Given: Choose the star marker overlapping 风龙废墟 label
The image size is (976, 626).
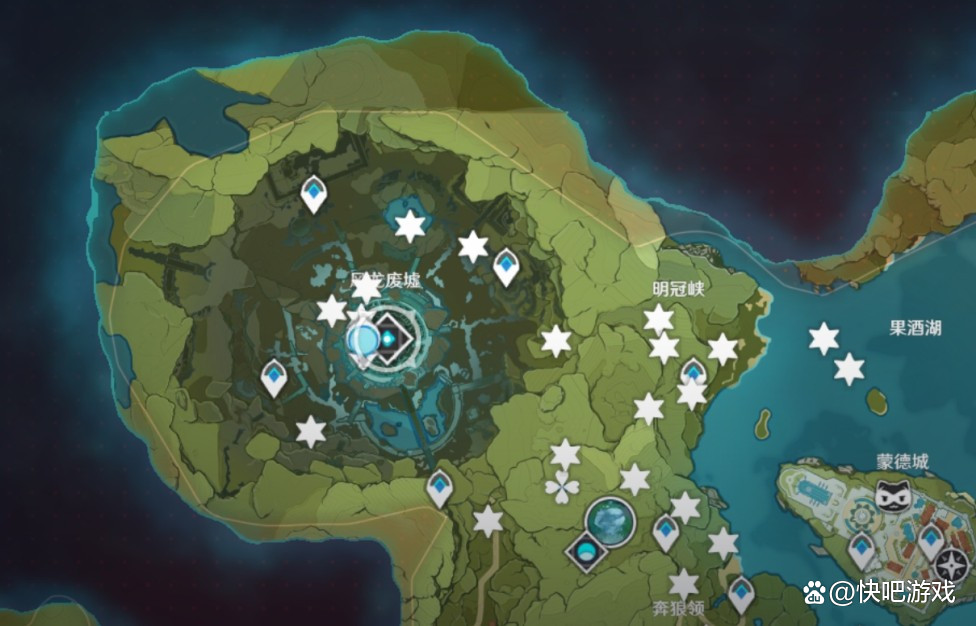Looking at the screenshot, I should click(367, 288).
